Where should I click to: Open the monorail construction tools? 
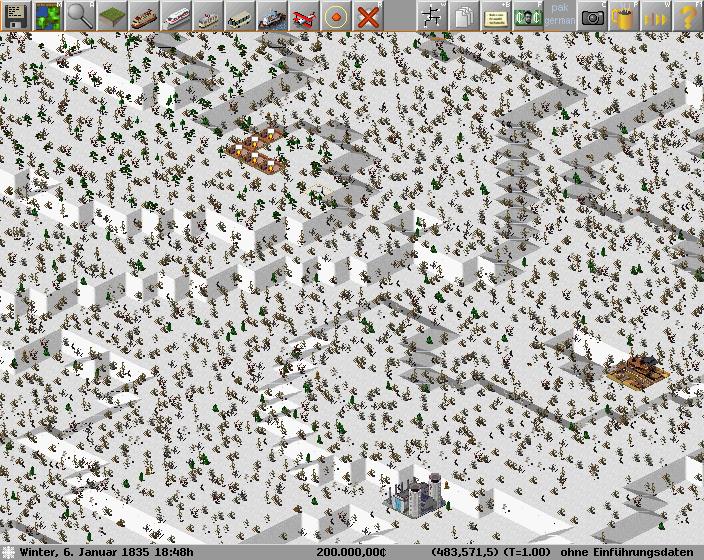pos(175,15)
